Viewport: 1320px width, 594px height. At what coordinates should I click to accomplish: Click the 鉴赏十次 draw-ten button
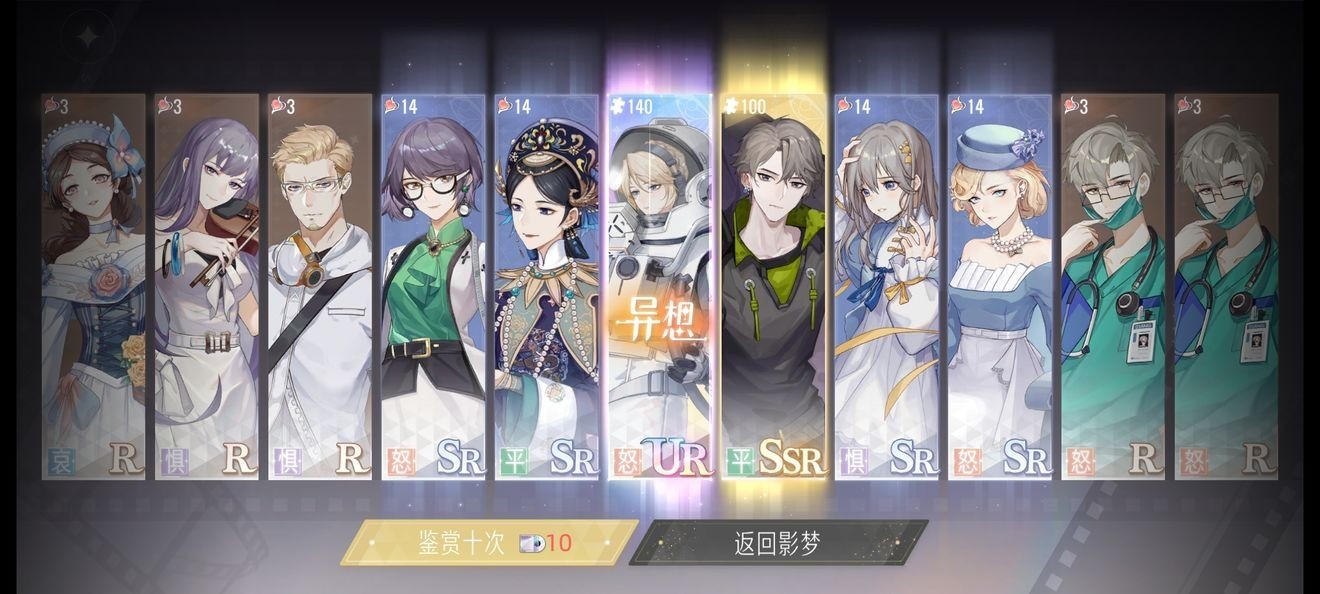click(x=490, y=543)
